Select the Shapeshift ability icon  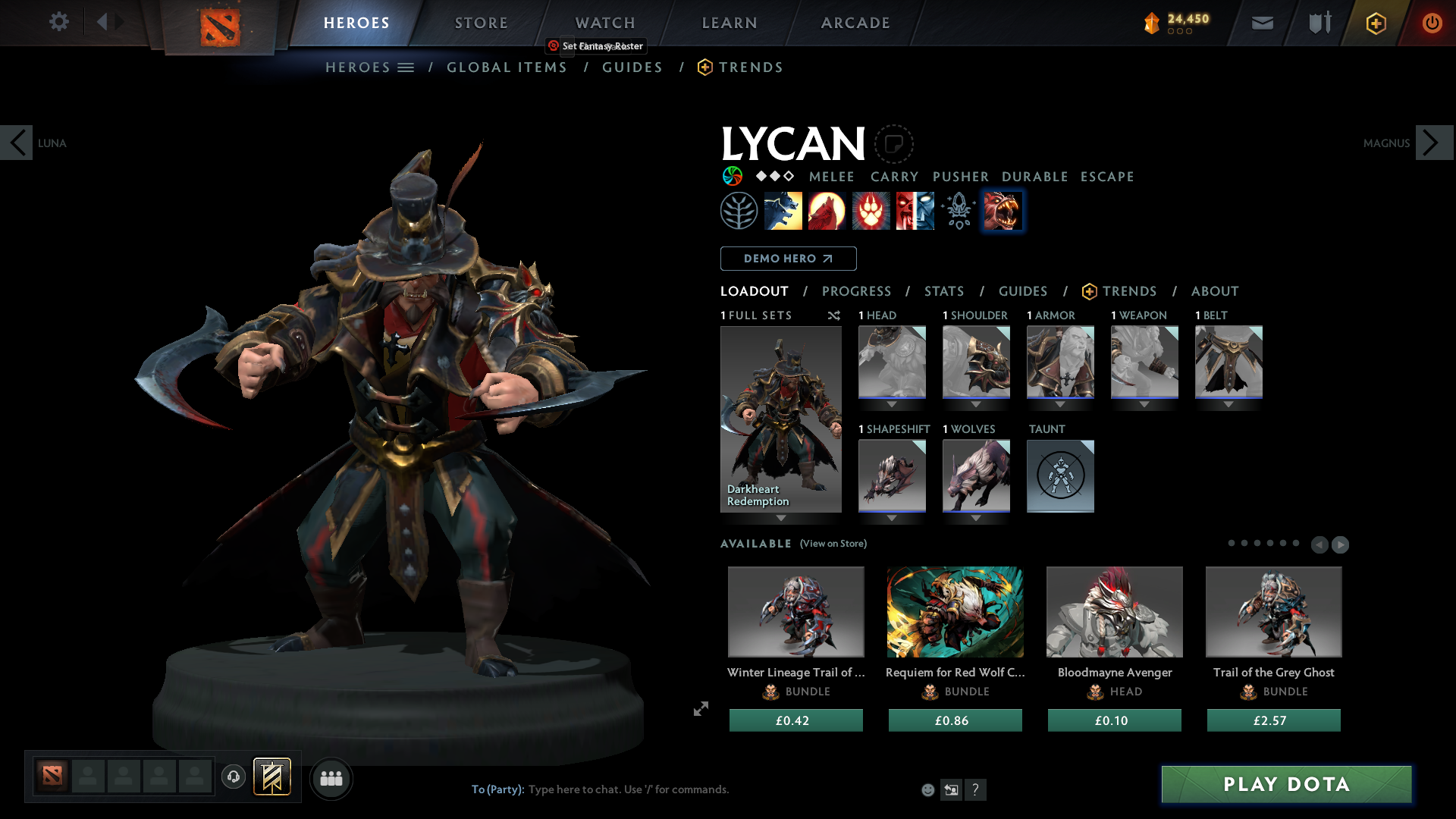coord(1003,210)
